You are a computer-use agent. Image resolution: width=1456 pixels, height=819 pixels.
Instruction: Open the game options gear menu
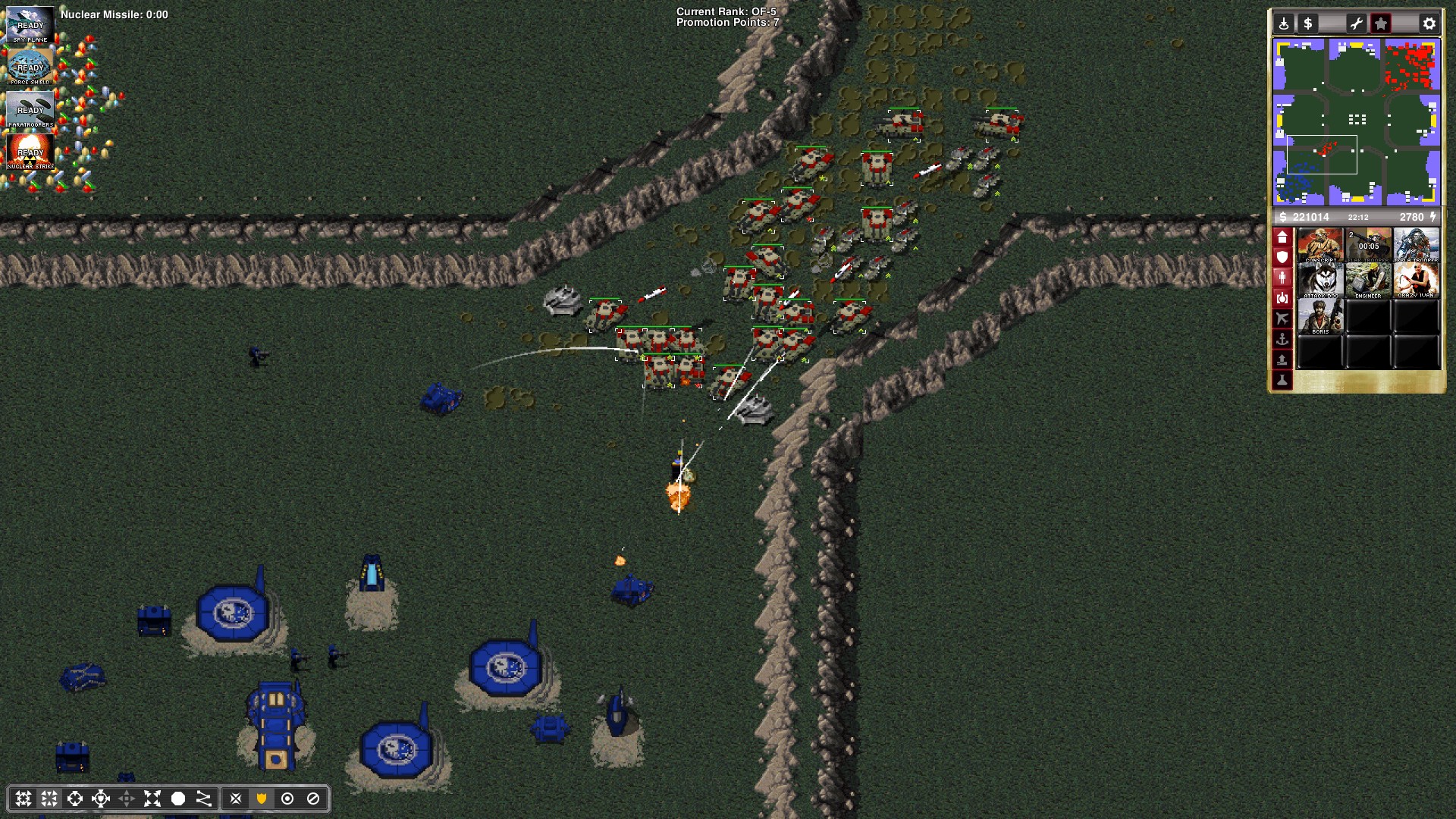coord(1429,24)
